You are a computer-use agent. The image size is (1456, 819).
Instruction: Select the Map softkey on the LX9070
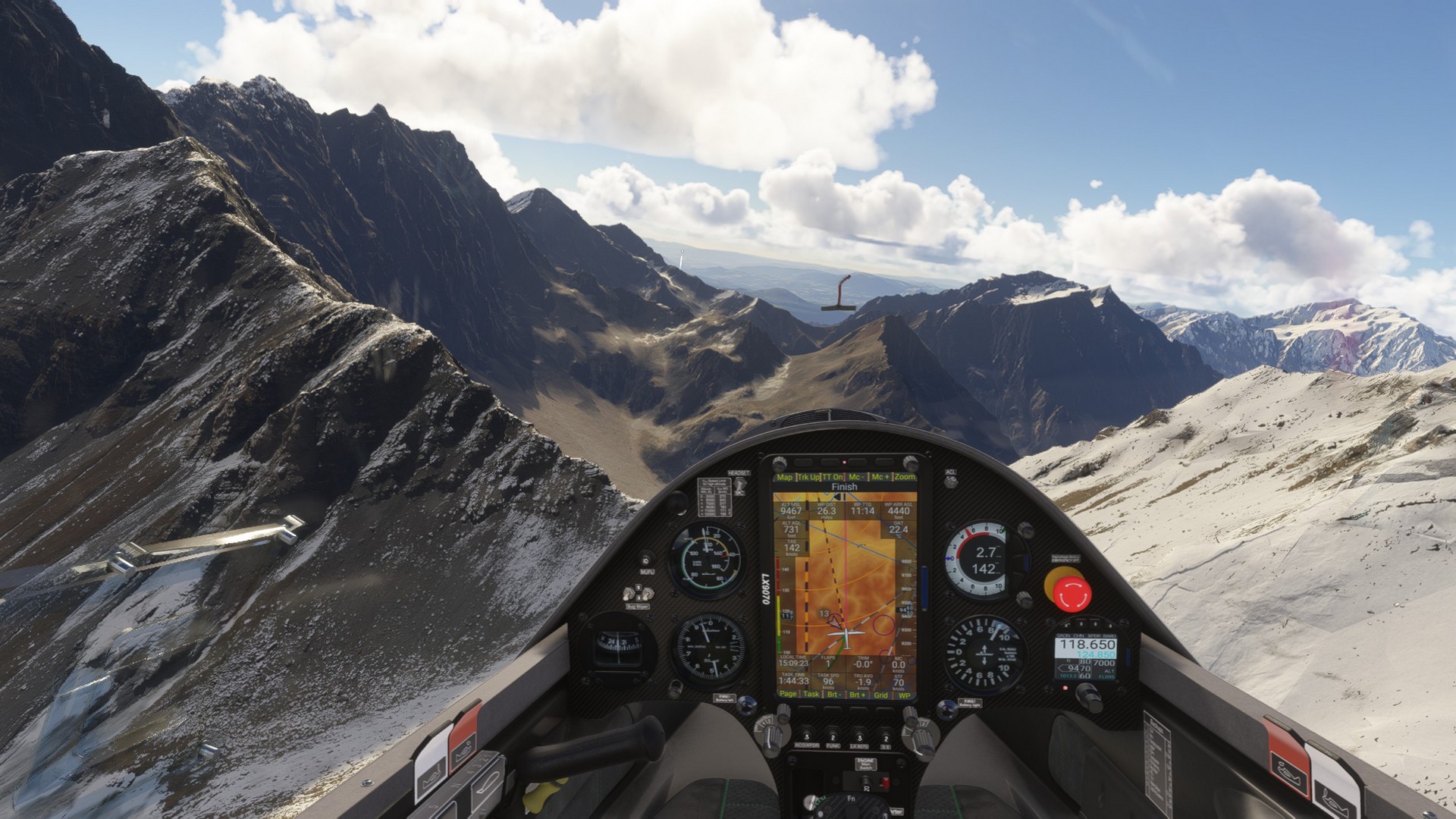point(785,477)
